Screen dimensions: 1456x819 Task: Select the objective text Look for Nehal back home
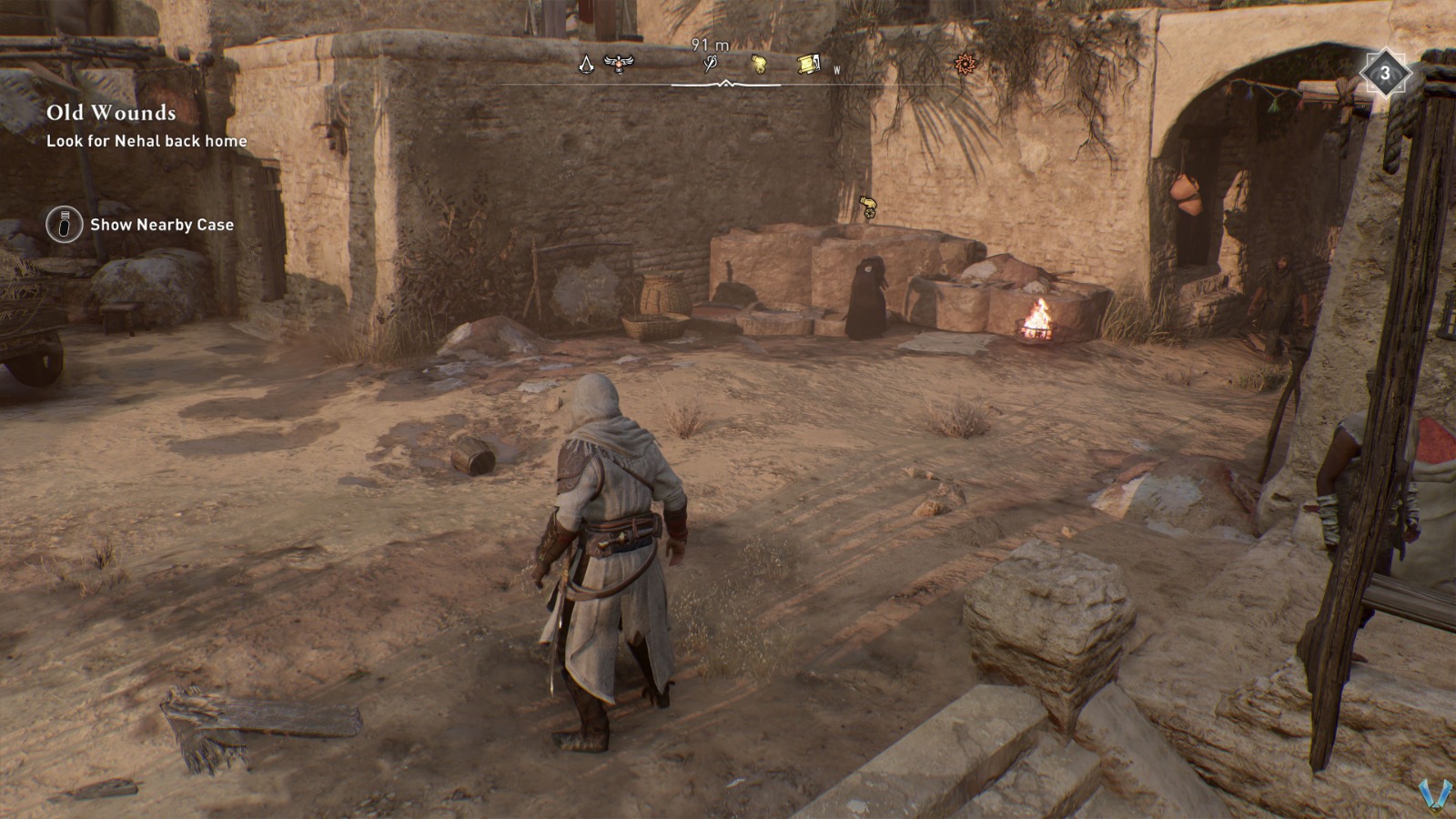(146, 142)
